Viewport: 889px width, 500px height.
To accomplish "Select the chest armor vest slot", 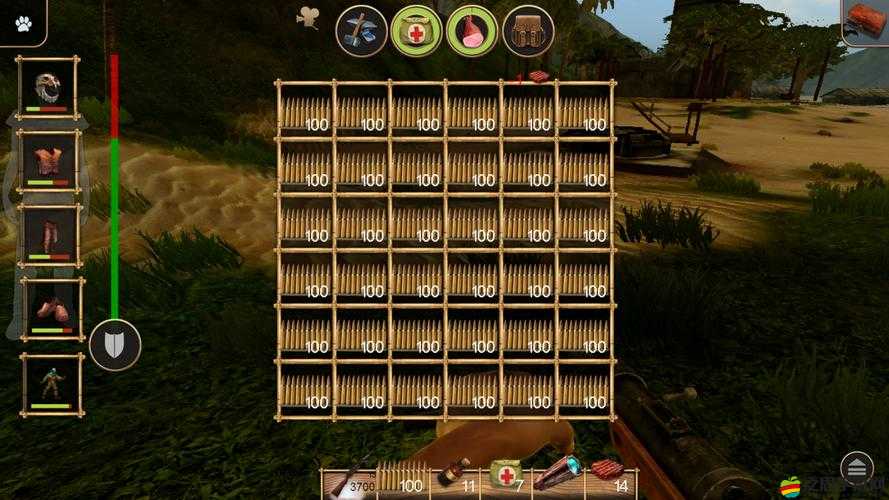I will tap(48, 161).
